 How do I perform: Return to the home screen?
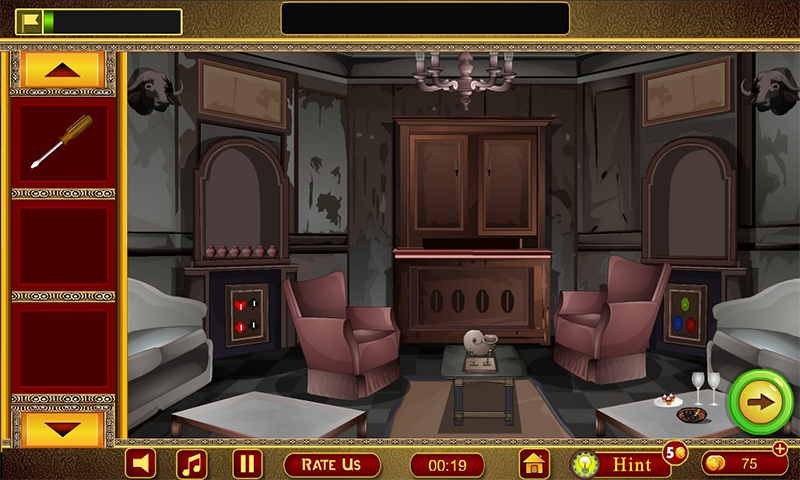click(535, 464)
